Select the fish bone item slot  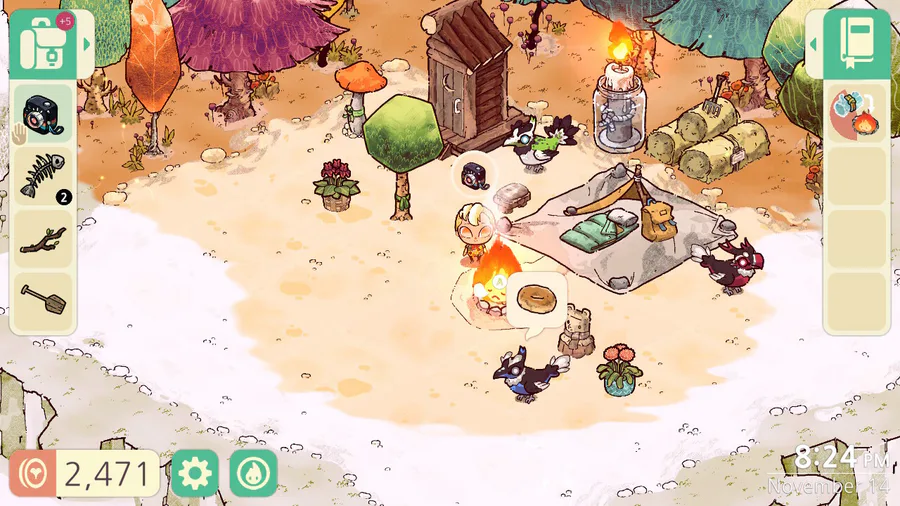(42, 175)
